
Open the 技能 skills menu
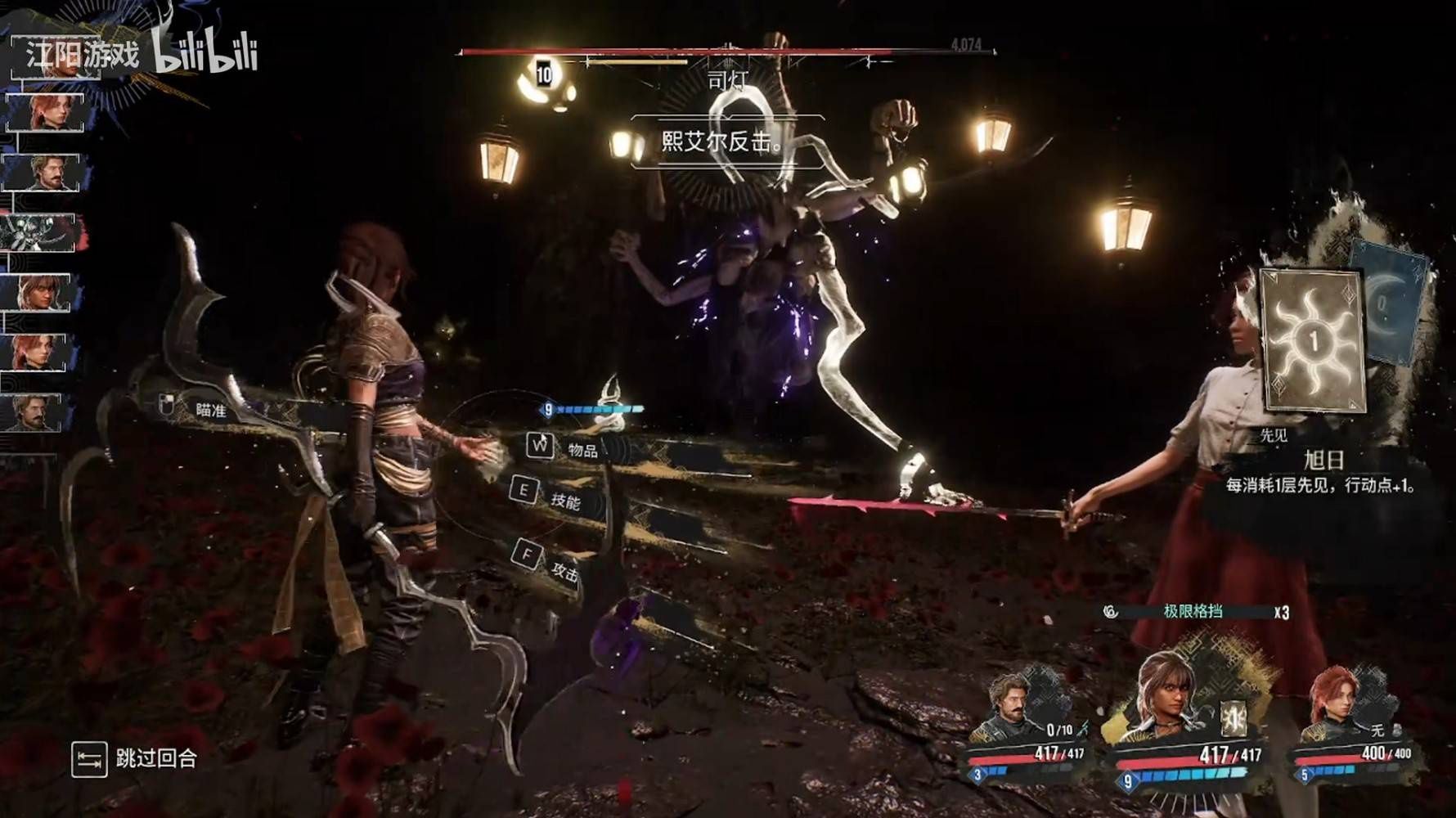click(x=546, y=495)
